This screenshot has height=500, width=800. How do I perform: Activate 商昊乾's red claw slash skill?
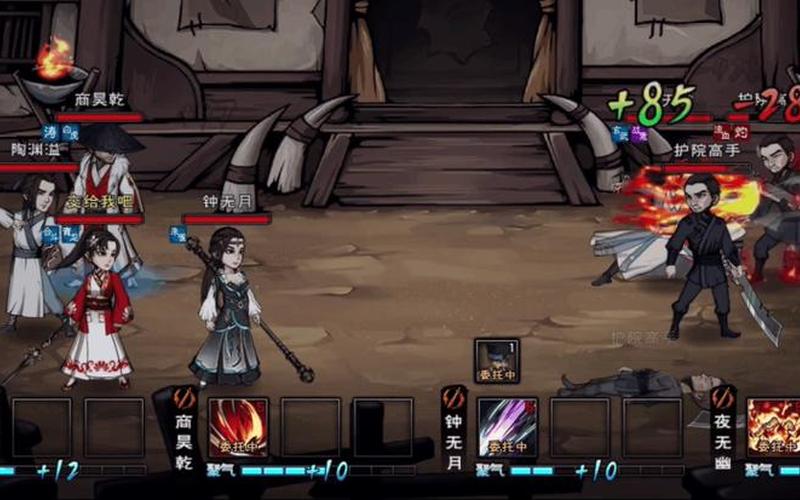pos(237,427)
